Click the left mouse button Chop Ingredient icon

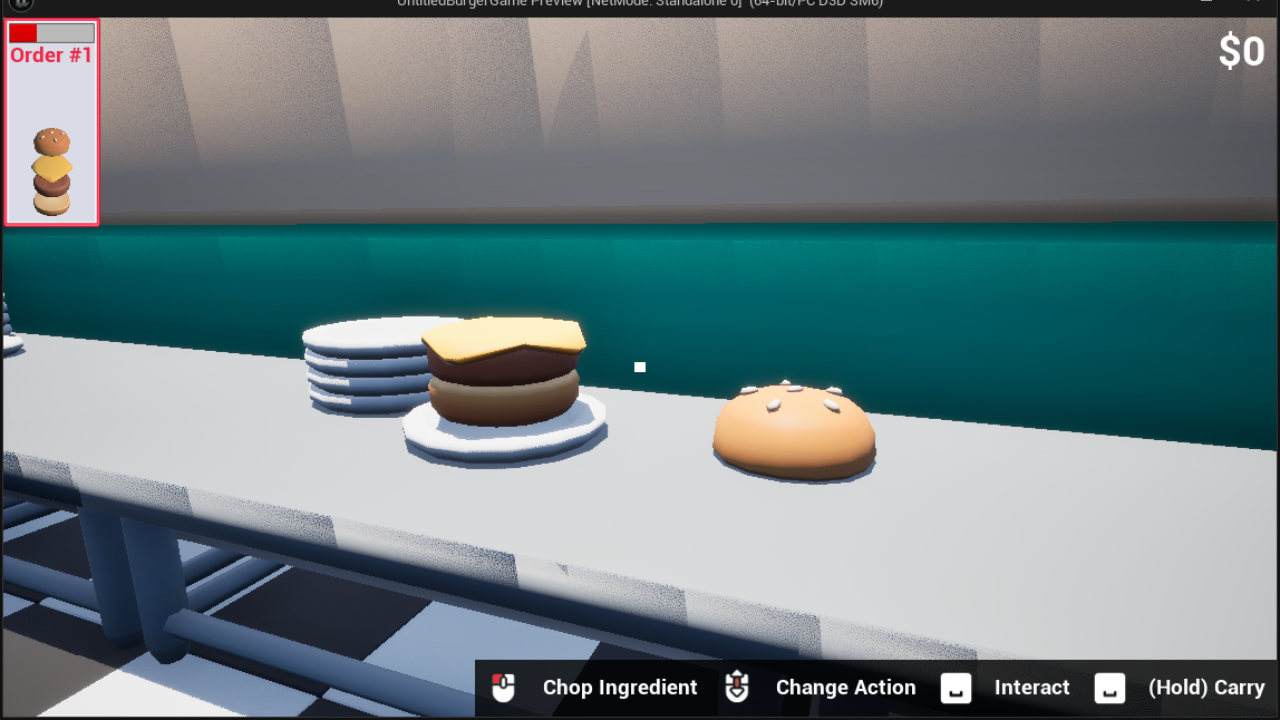click(x=502, y=687)
